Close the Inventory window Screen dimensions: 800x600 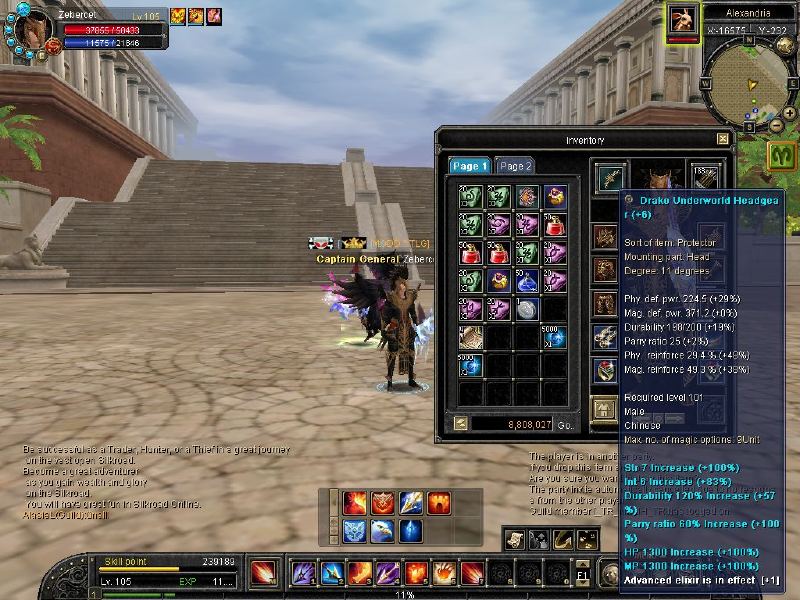pyautogui.click(x=723, y=139)
